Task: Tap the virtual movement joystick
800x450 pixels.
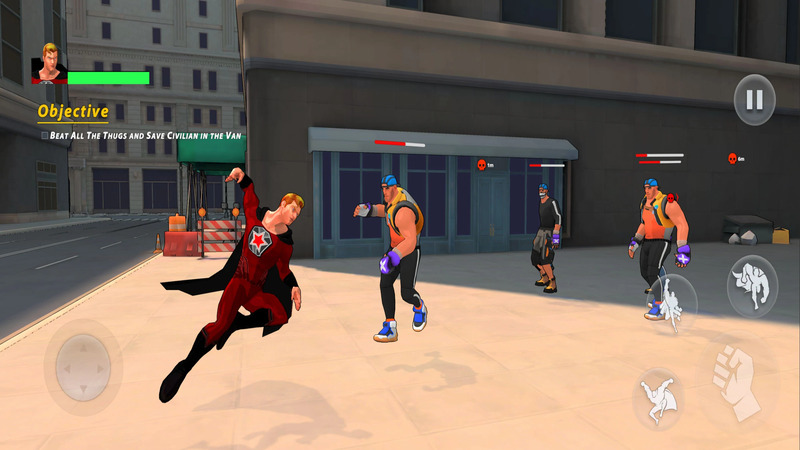Action: pos(83,367)
